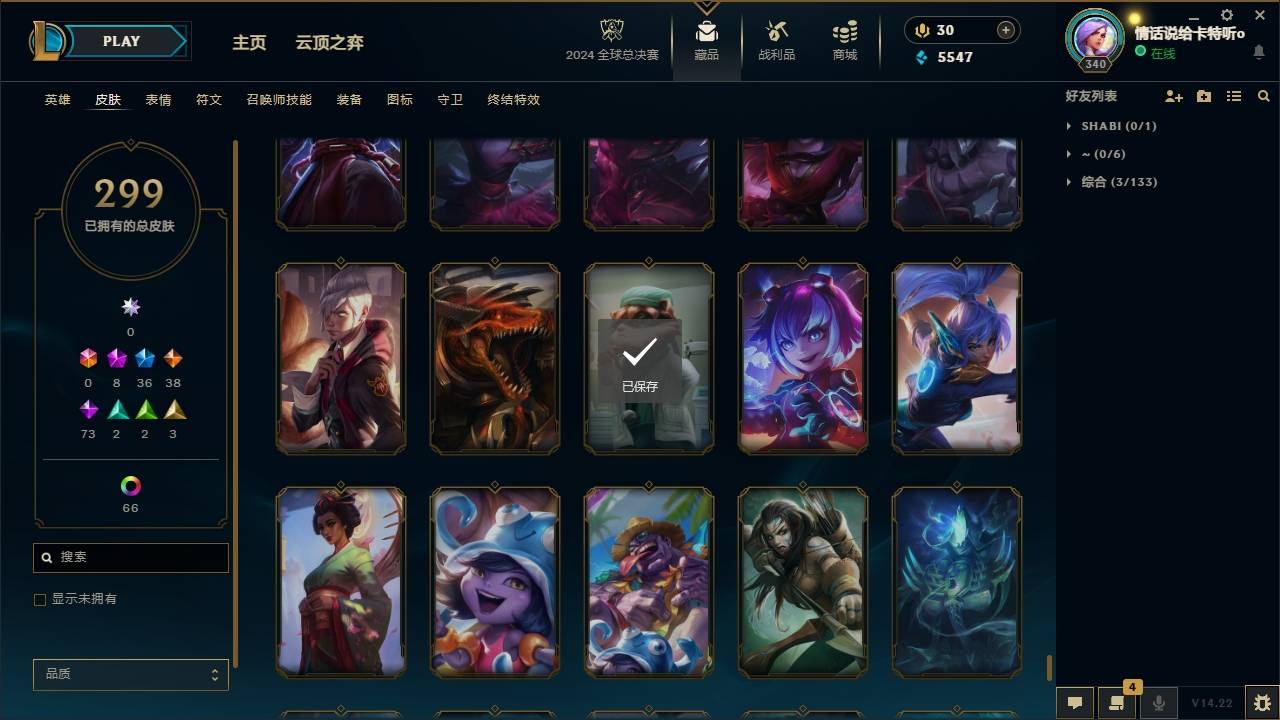This screenshot has height=720, width=1280.
Task: Toggle the friend list view icon
Action: pyautogui.click(x=1233, y=95)
